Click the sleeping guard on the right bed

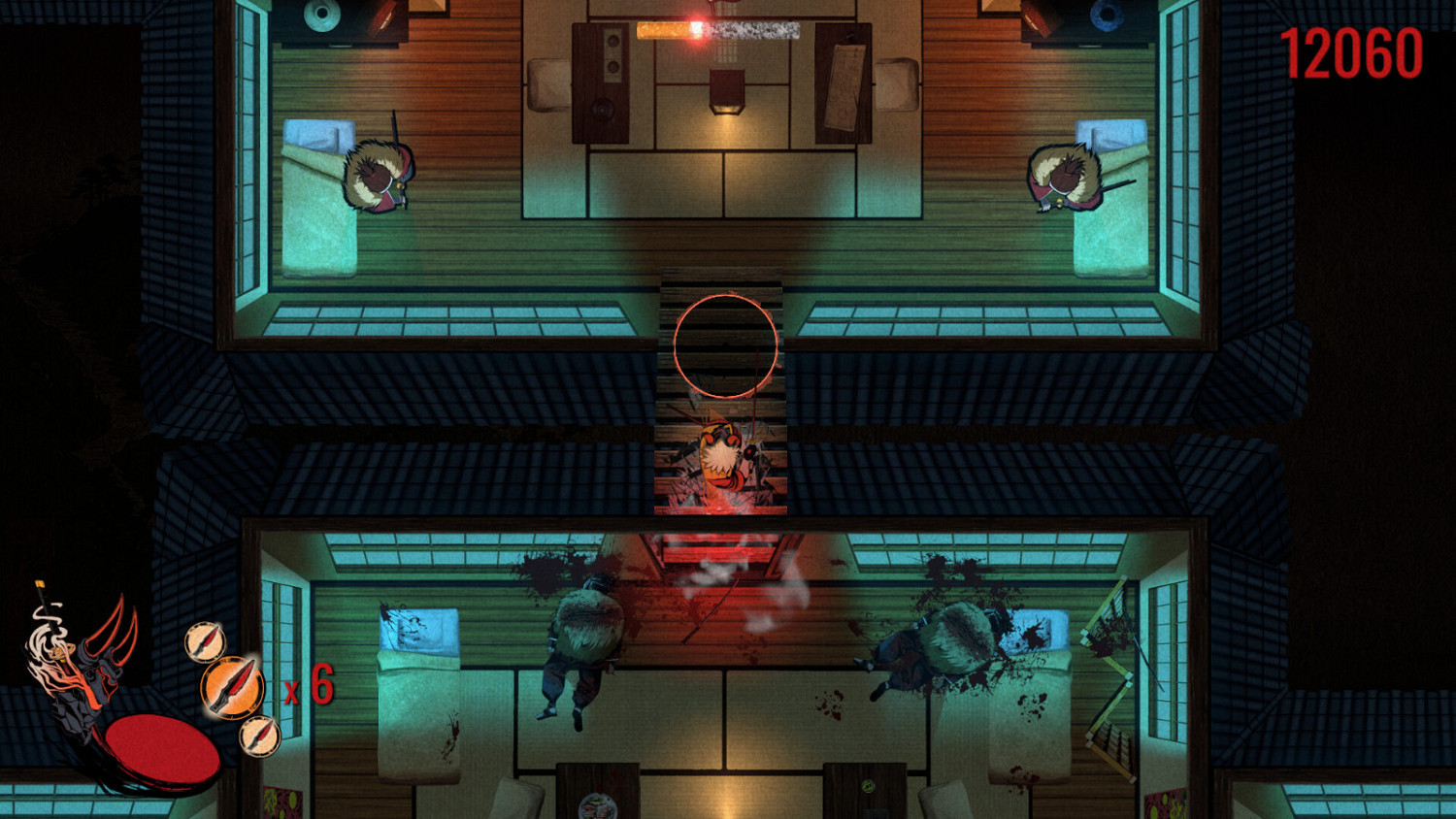pos(1068,180)
